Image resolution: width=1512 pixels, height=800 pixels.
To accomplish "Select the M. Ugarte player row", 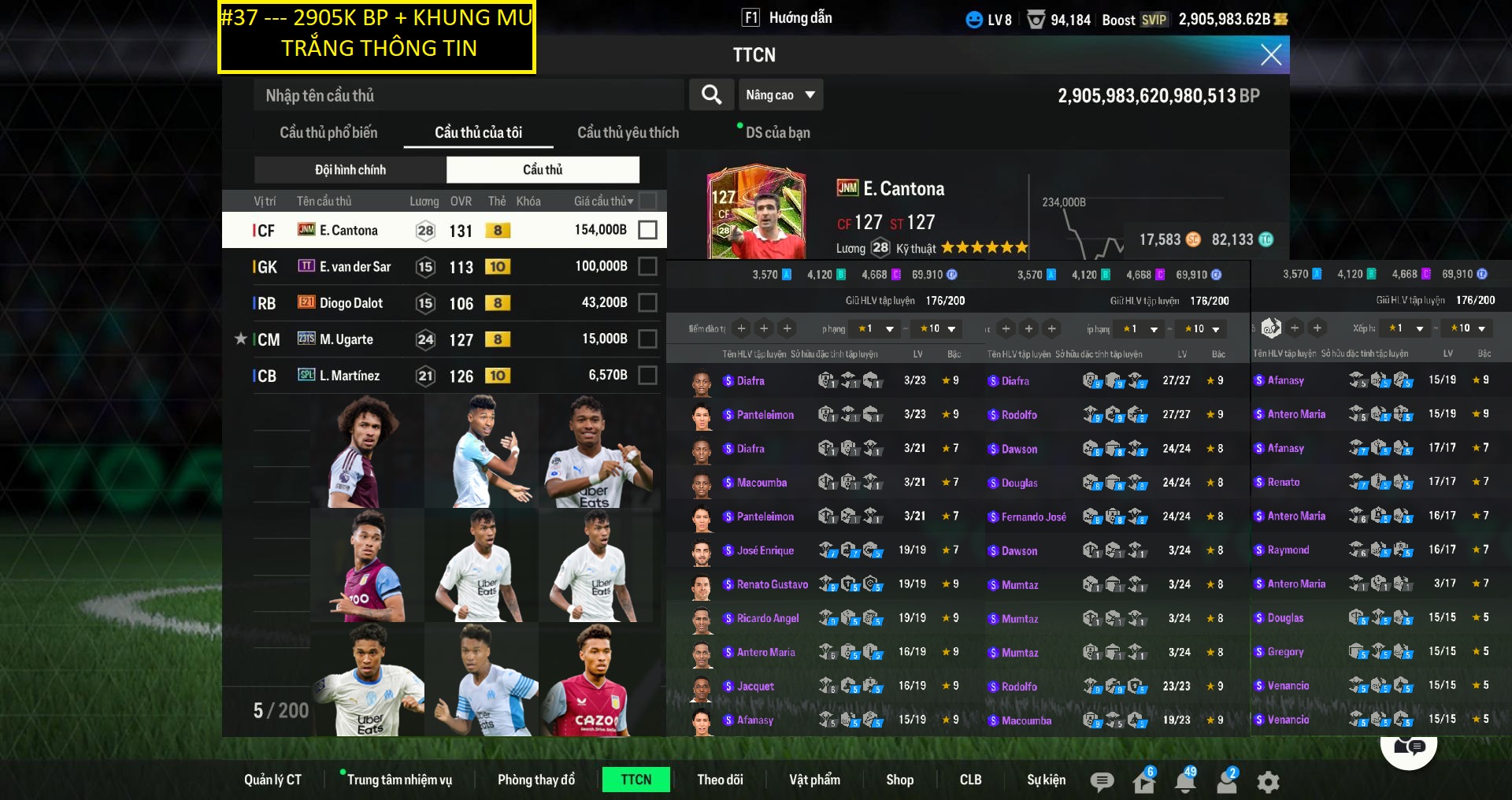I will click(x=441, y=339).
